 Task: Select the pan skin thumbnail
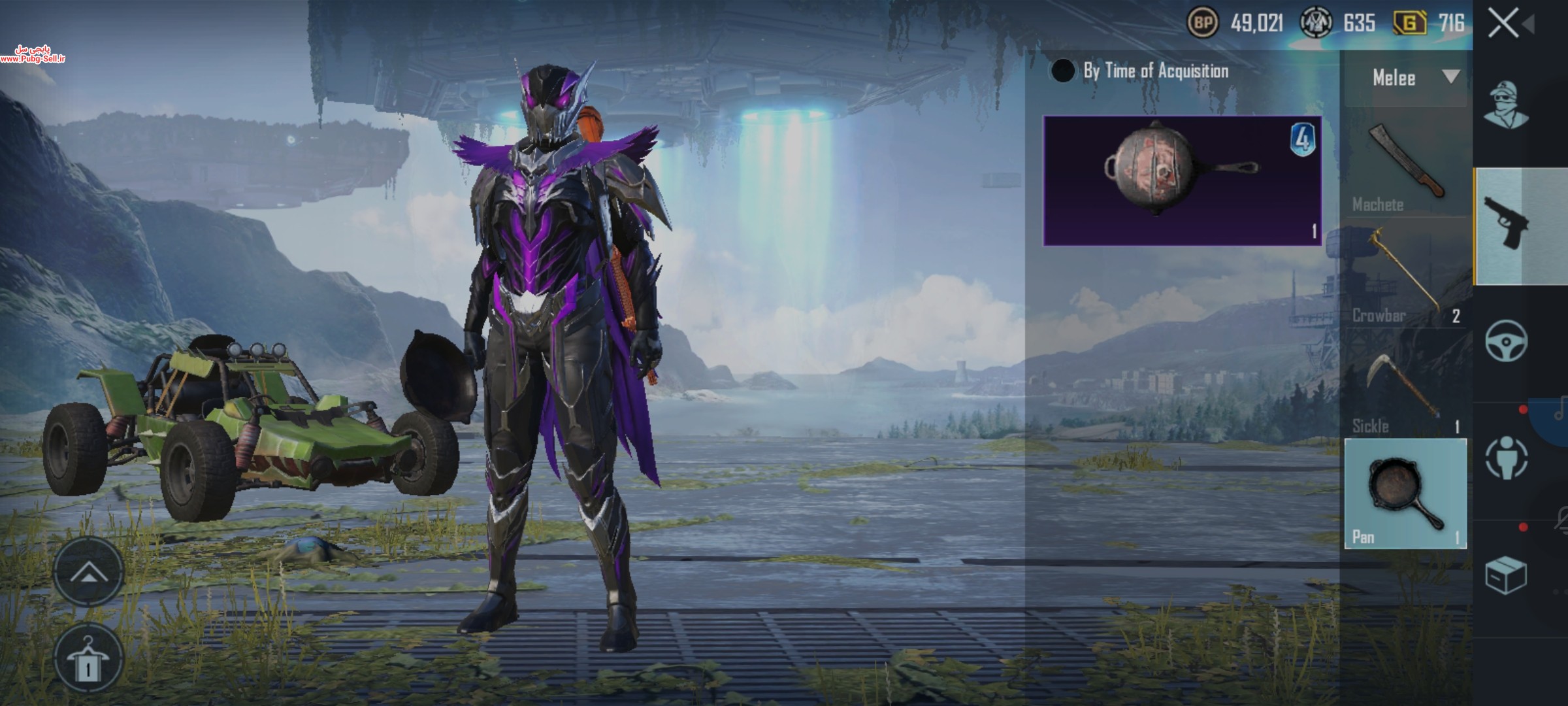(x=1182, y=180)
